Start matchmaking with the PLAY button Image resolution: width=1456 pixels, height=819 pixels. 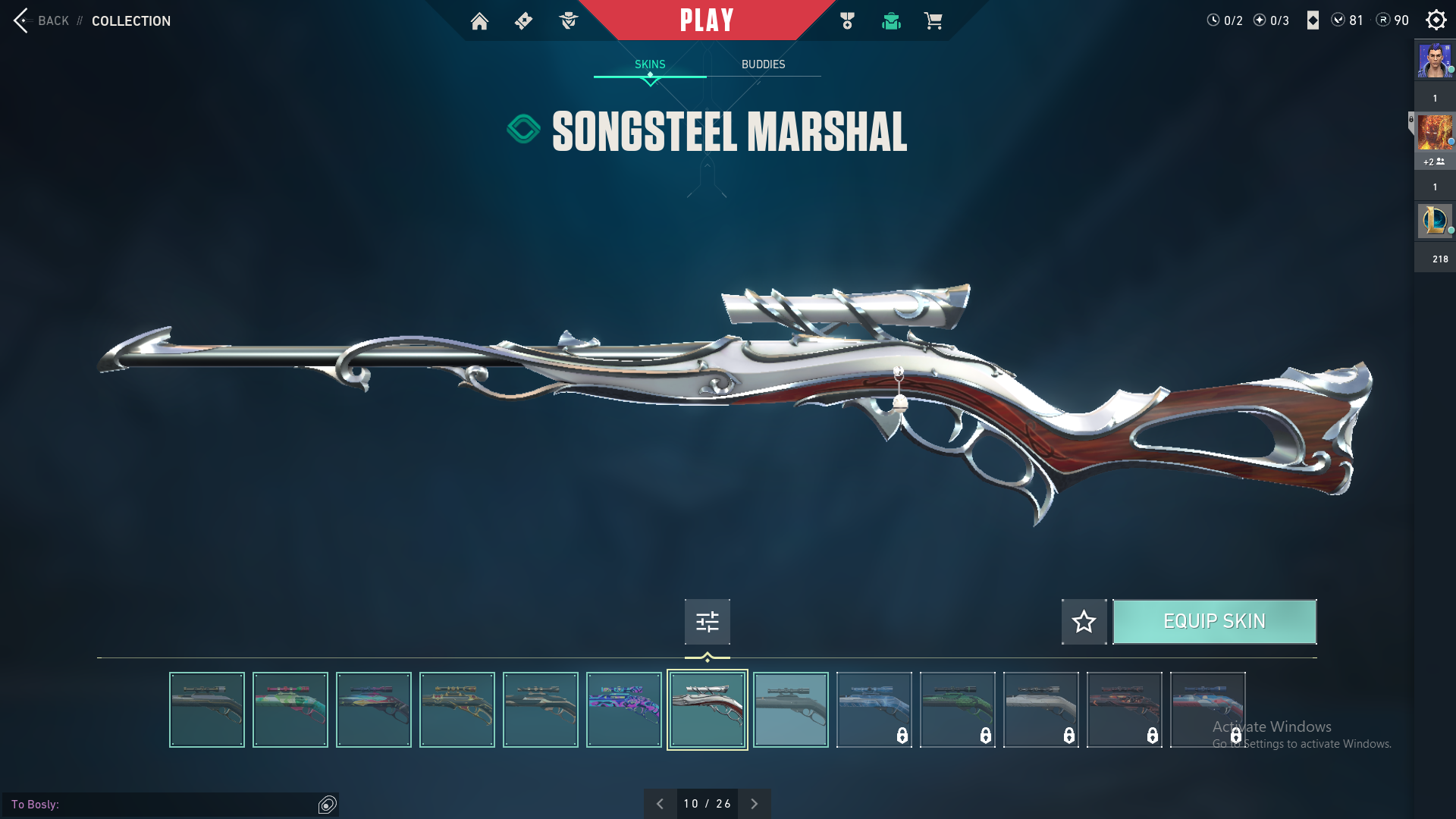pyautogui.click(x=707, y=20)
